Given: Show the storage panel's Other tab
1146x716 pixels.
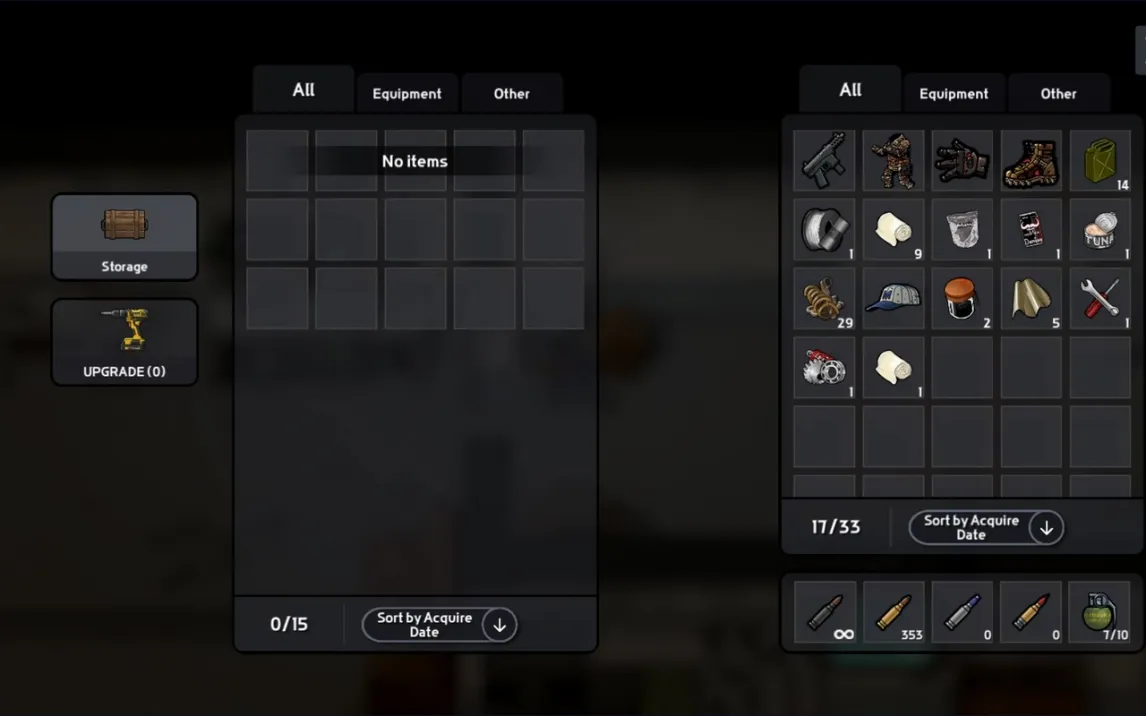Looking at the screenshot, I should (511, 94).
